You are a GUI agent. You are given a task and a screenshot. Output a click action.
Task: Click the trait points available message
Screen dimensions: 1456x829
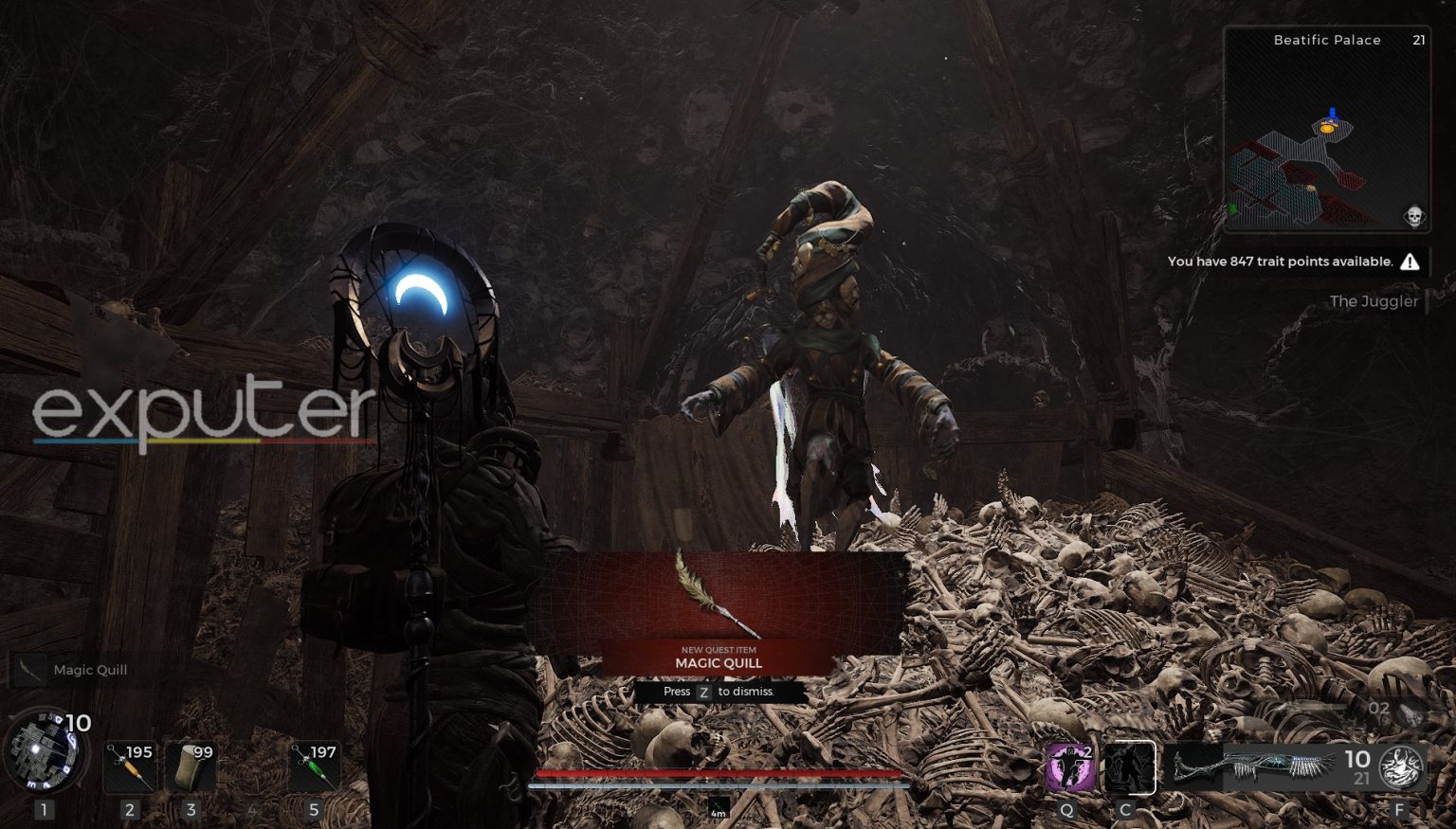pos(1280,261)
